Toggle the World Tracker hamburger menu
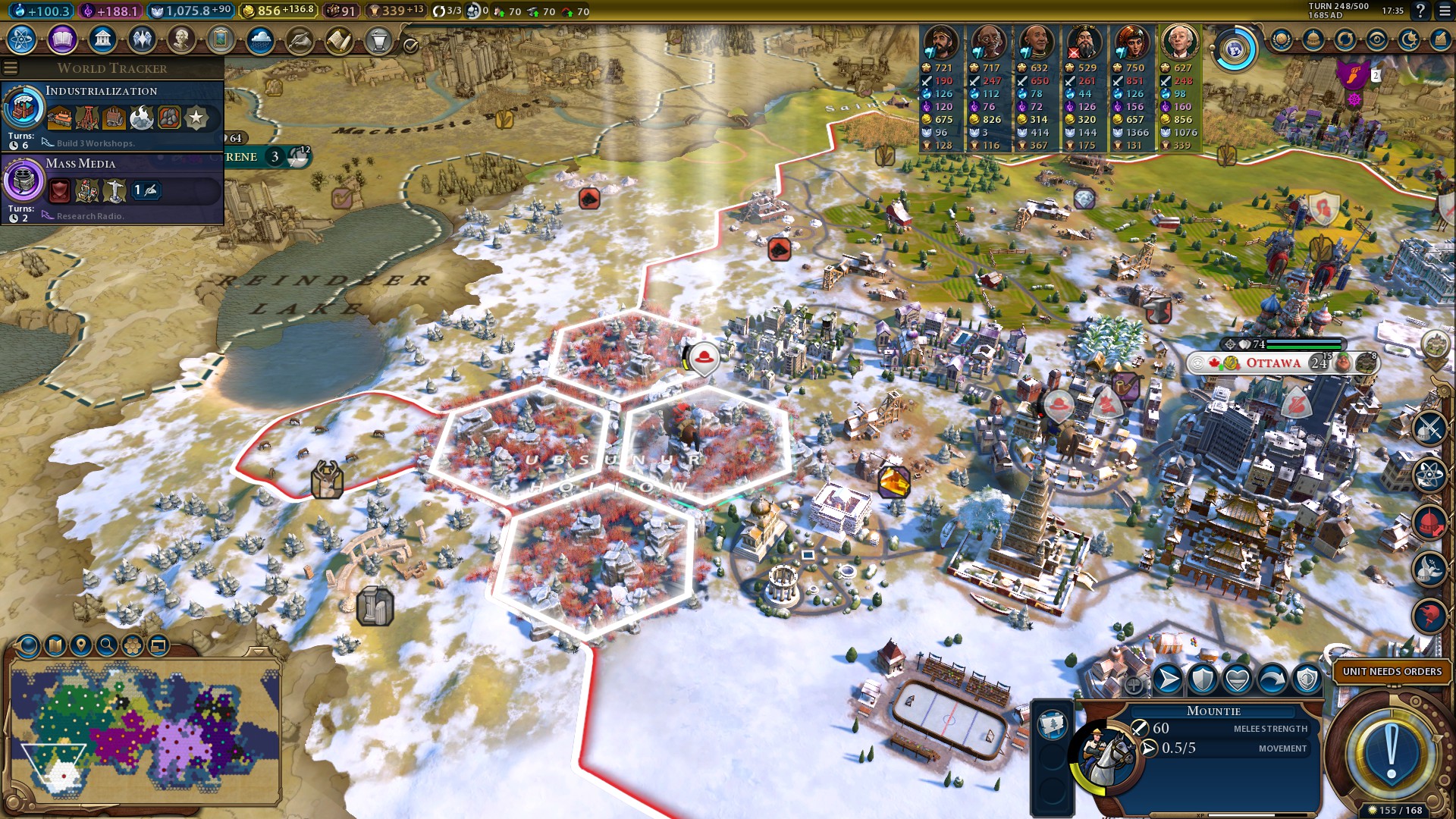 tap(11, 68)
